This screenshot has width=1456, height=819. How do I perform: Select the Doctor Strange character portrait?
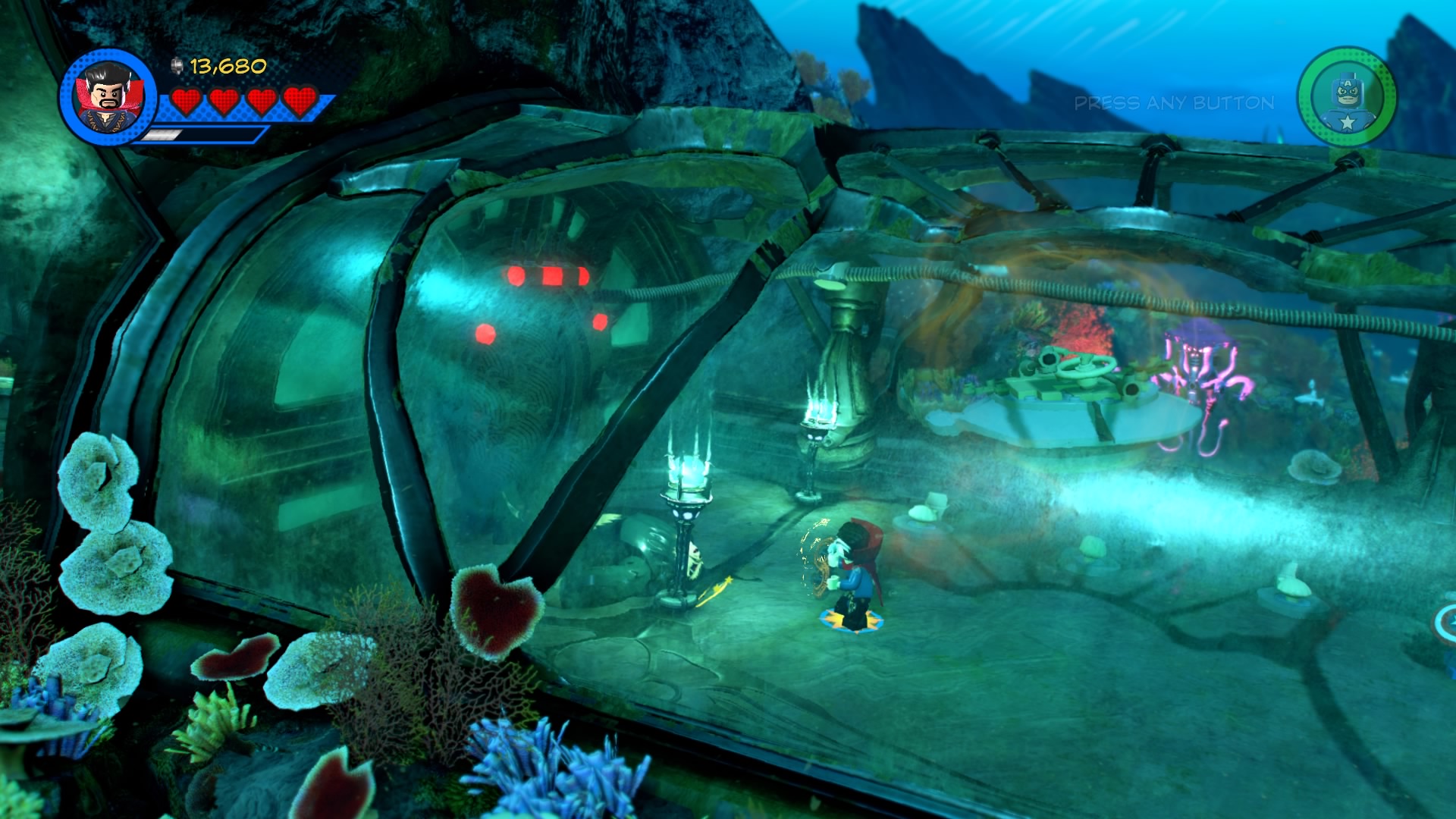point(107,97)
